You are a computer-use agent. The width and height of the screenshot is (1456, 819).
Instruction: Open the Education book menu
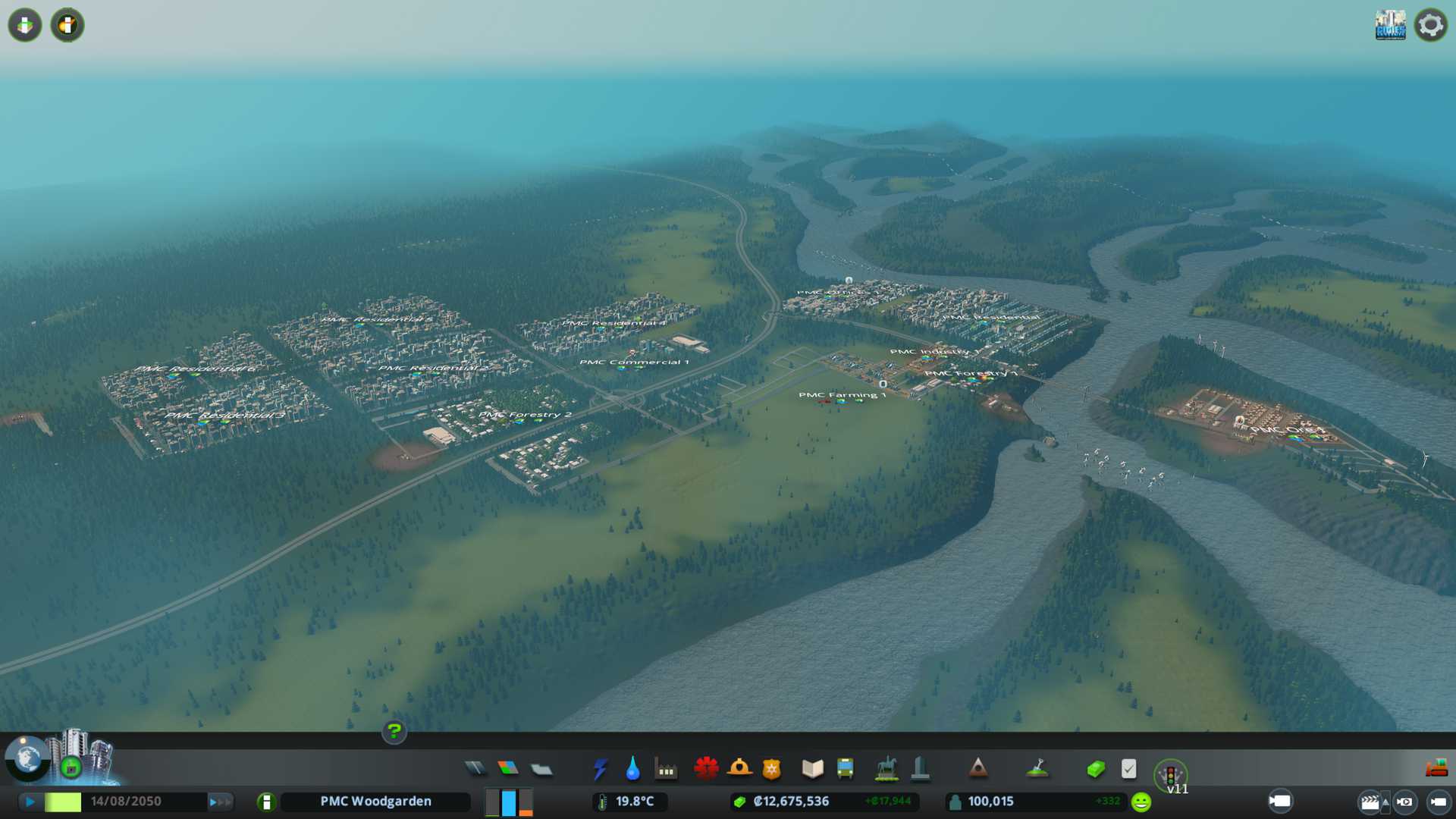pyautogui.click(x=812, y=769)
